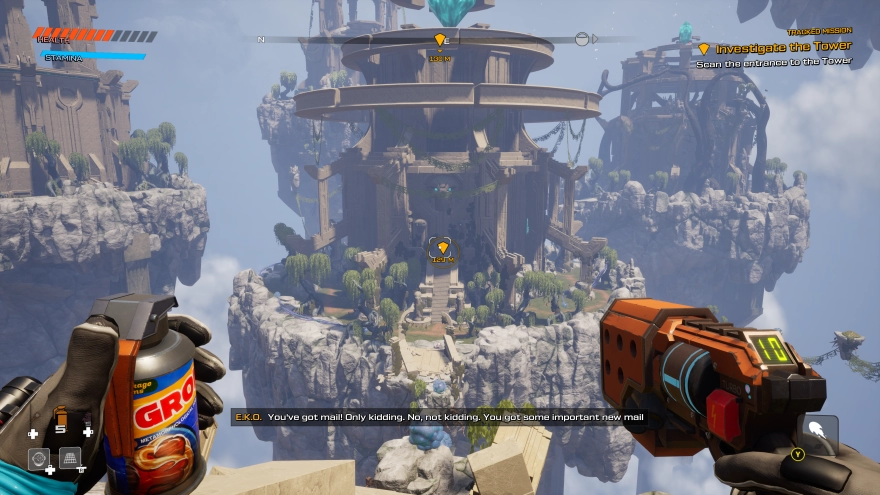Select the orange canister item with count 5
Image resolution: width=880 pixels, height=495 pixels.
tap(61, 415)
